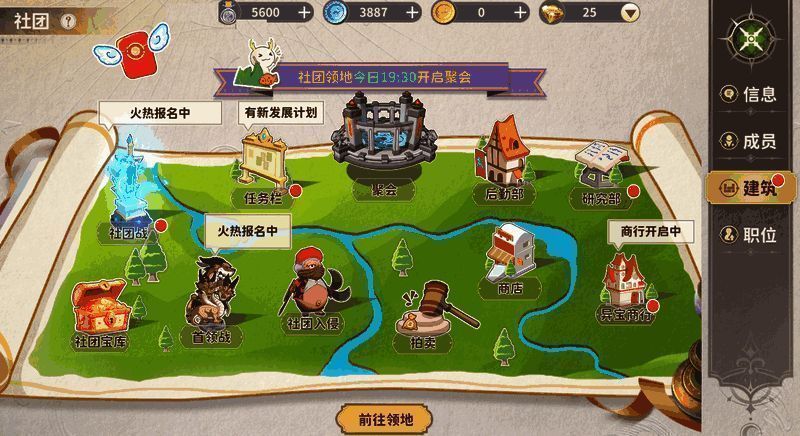Switch to the 成员 tab
This screenshot has width=800, height=436.
[749, 141]
